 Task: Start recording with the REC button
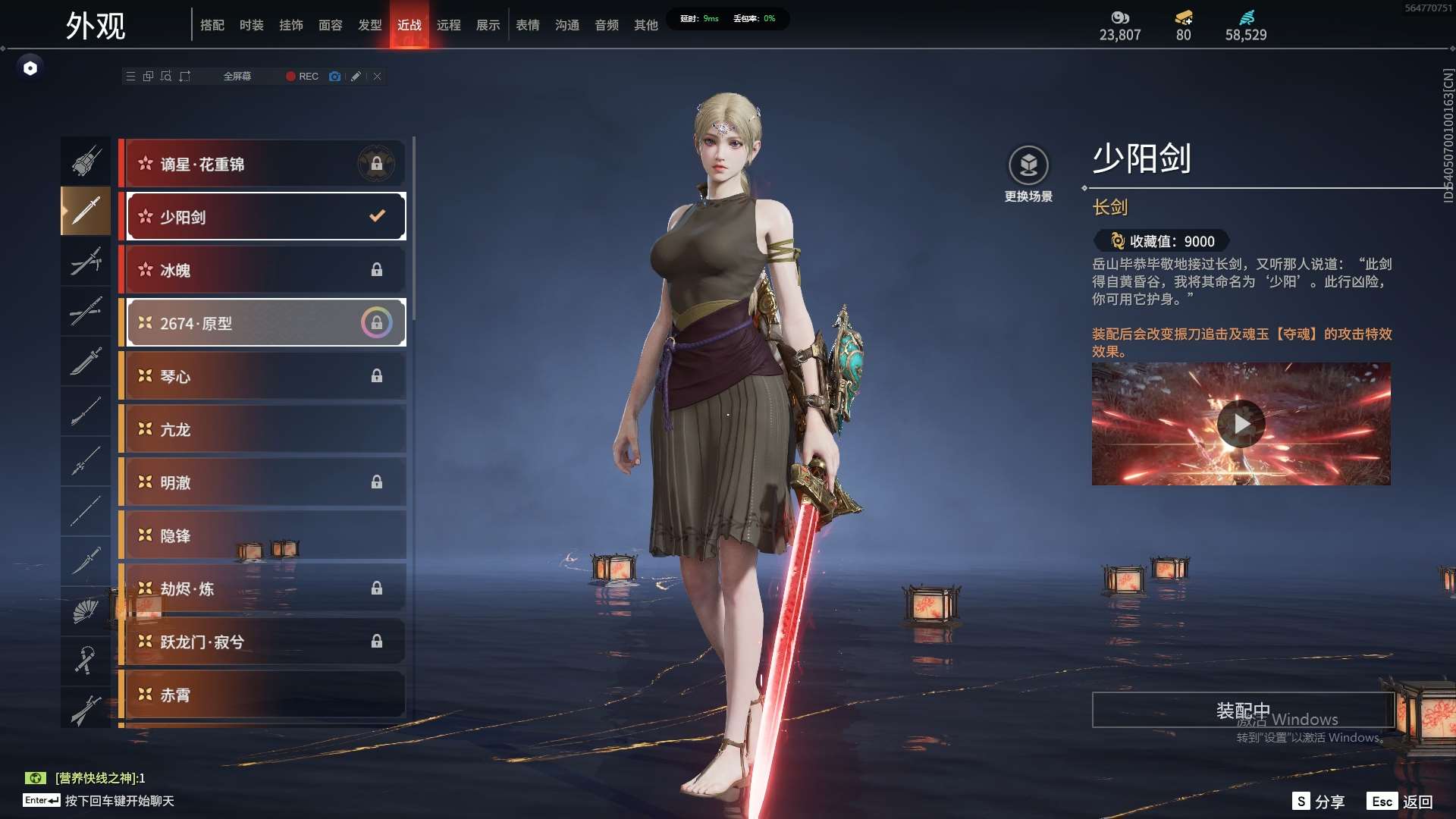coord(302,77)
